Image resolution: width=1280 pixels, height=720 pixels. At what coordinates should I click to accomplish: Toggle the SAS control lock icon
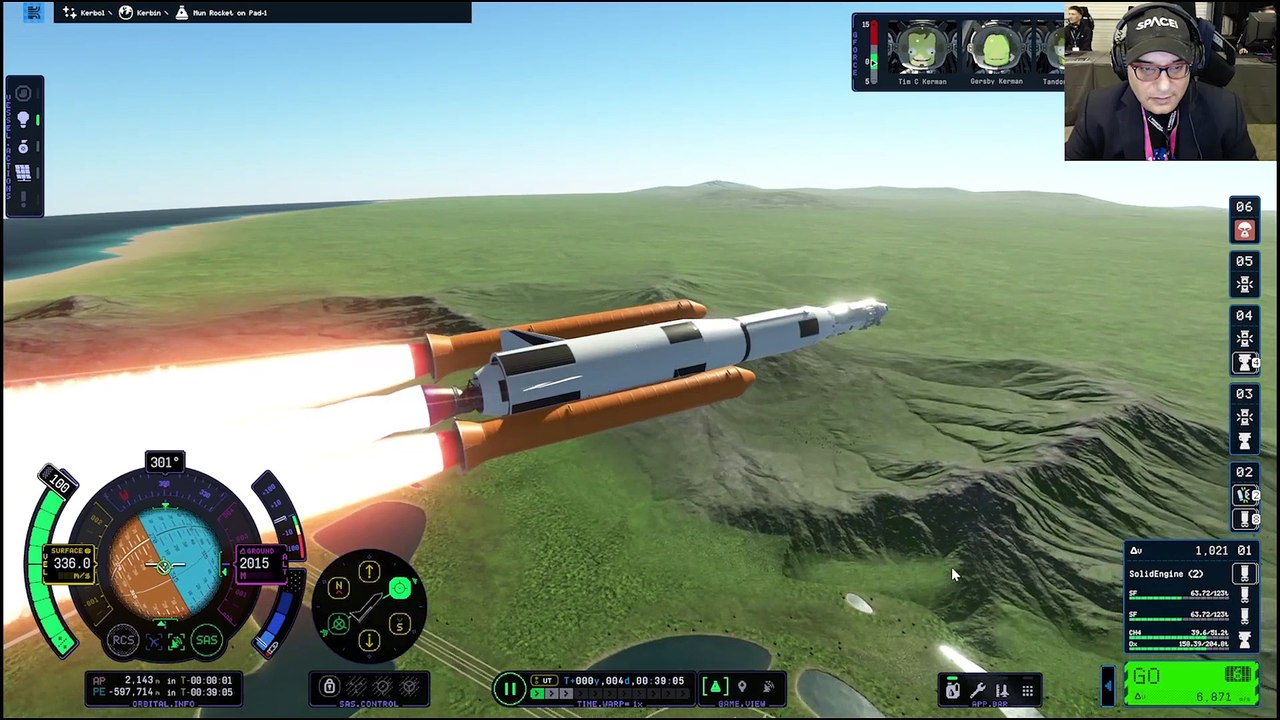click(x=328, y=687)
